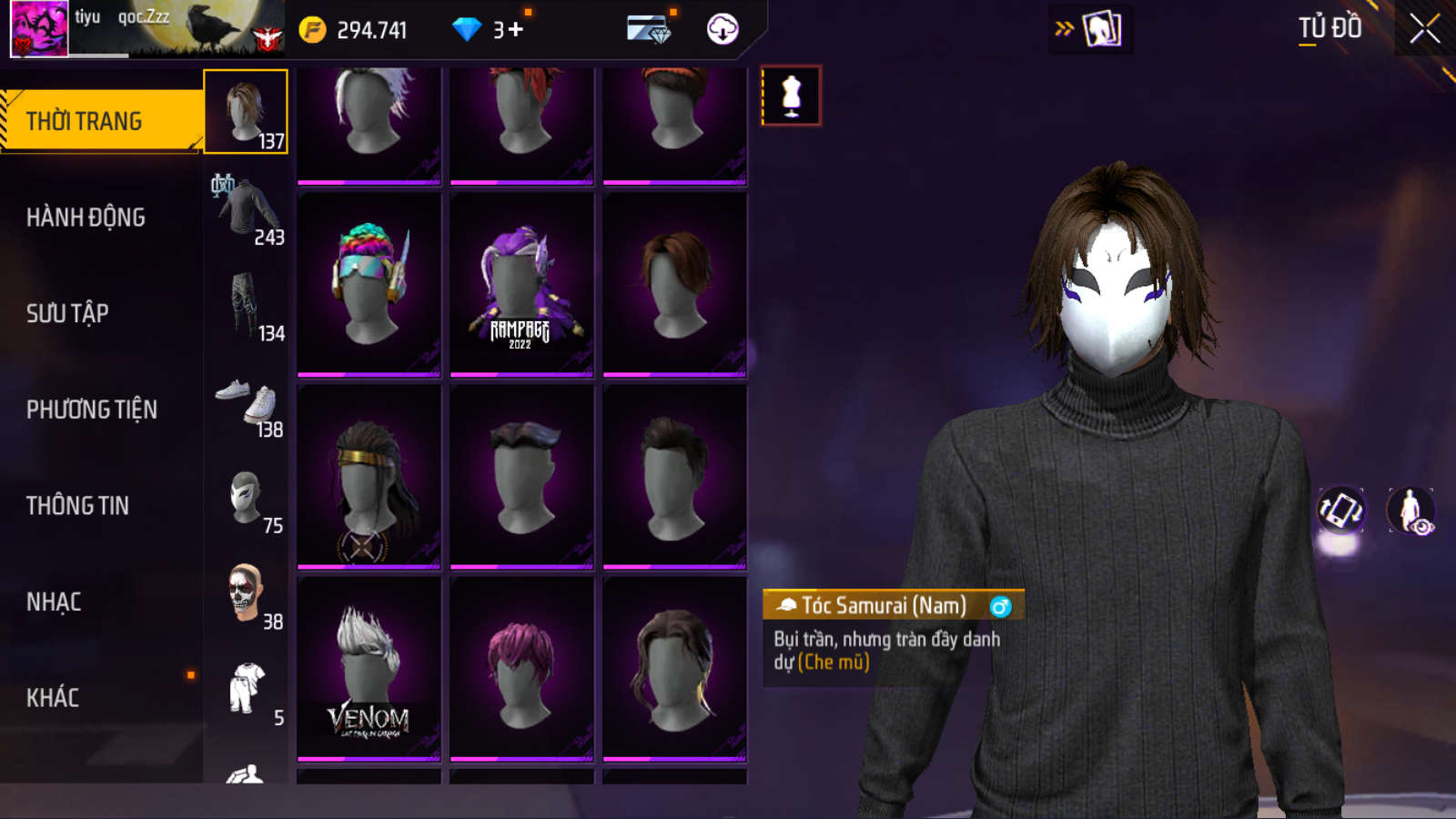Select the Nhạc menu entry

click(54, 602)
